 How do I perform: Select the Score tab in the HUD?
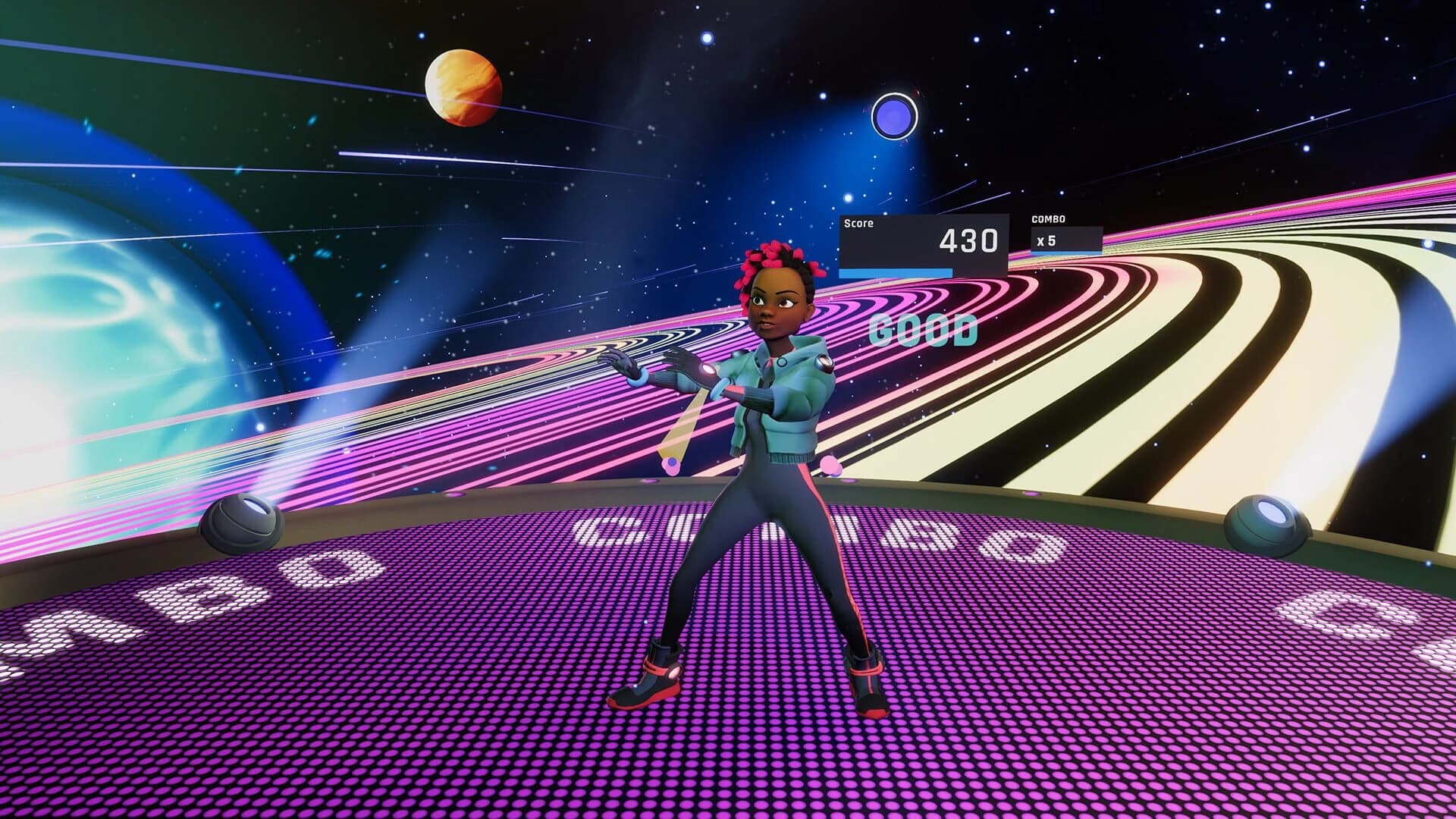tap(859, 224)
